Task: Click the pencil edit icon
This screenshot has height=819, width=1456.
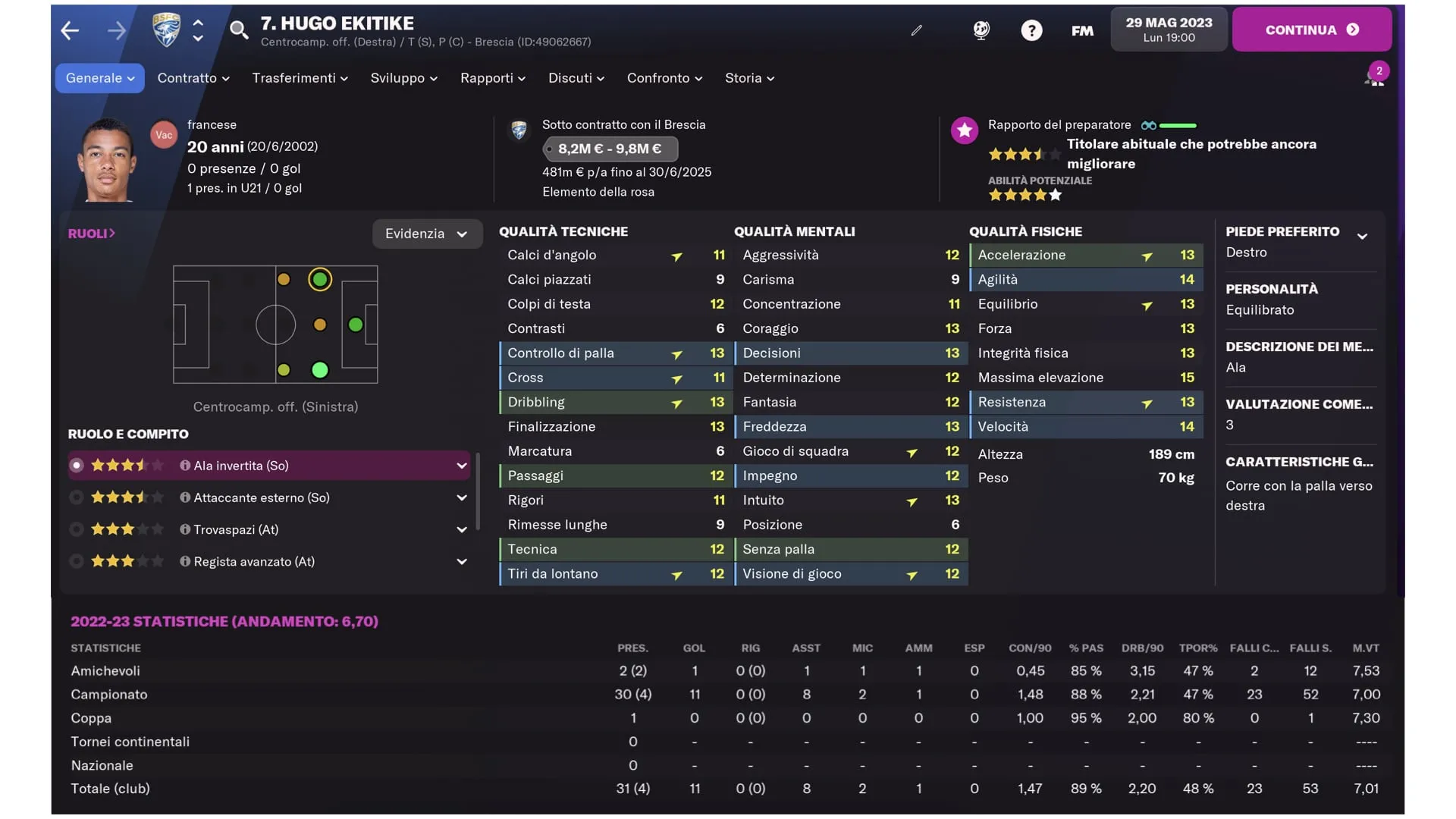Action: pyautogui.click(x=917, y=30)
